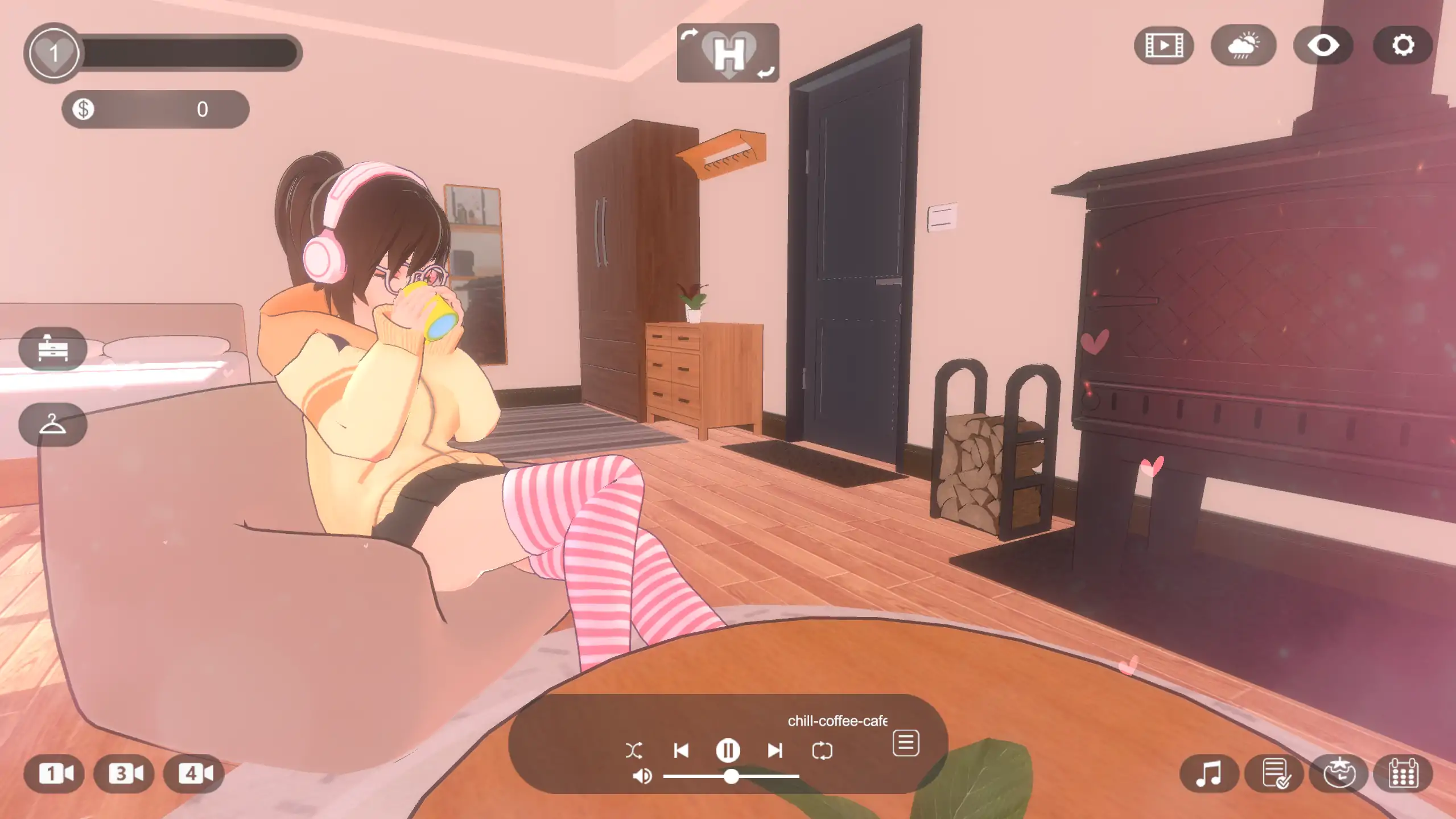Click the H heart mode button

[x=728, y=53]
